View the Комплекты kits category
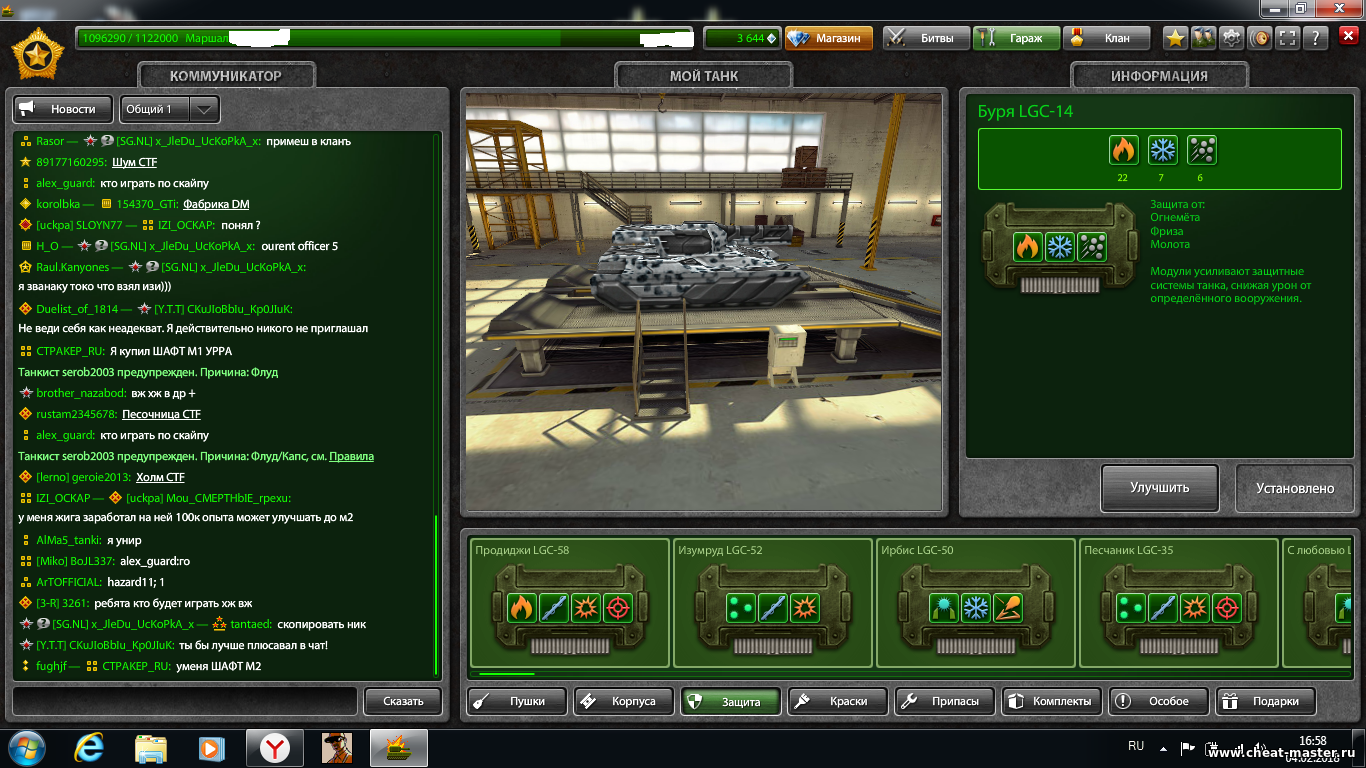 pyautogui.click(x=1051, y=701)
